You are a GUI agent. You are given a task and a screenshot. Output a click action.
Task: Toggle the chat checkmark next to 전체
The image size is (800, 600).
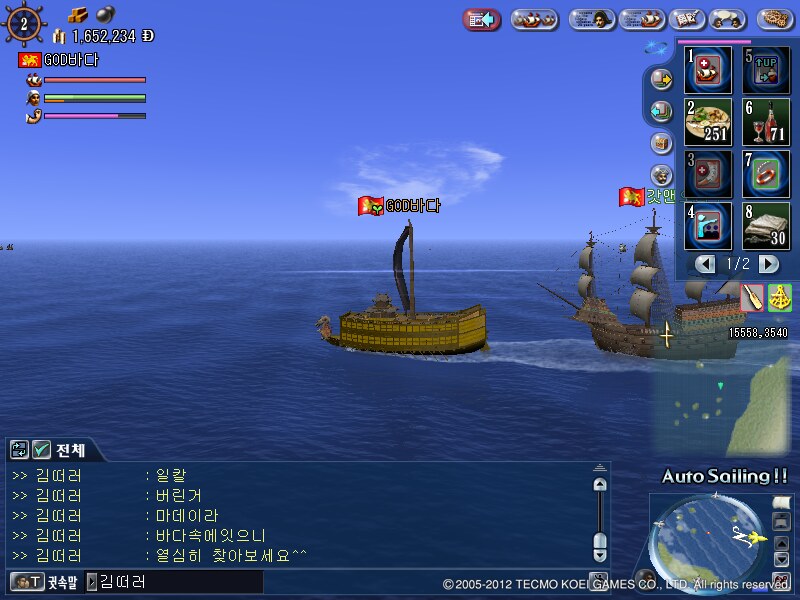[x=41, y=450]
